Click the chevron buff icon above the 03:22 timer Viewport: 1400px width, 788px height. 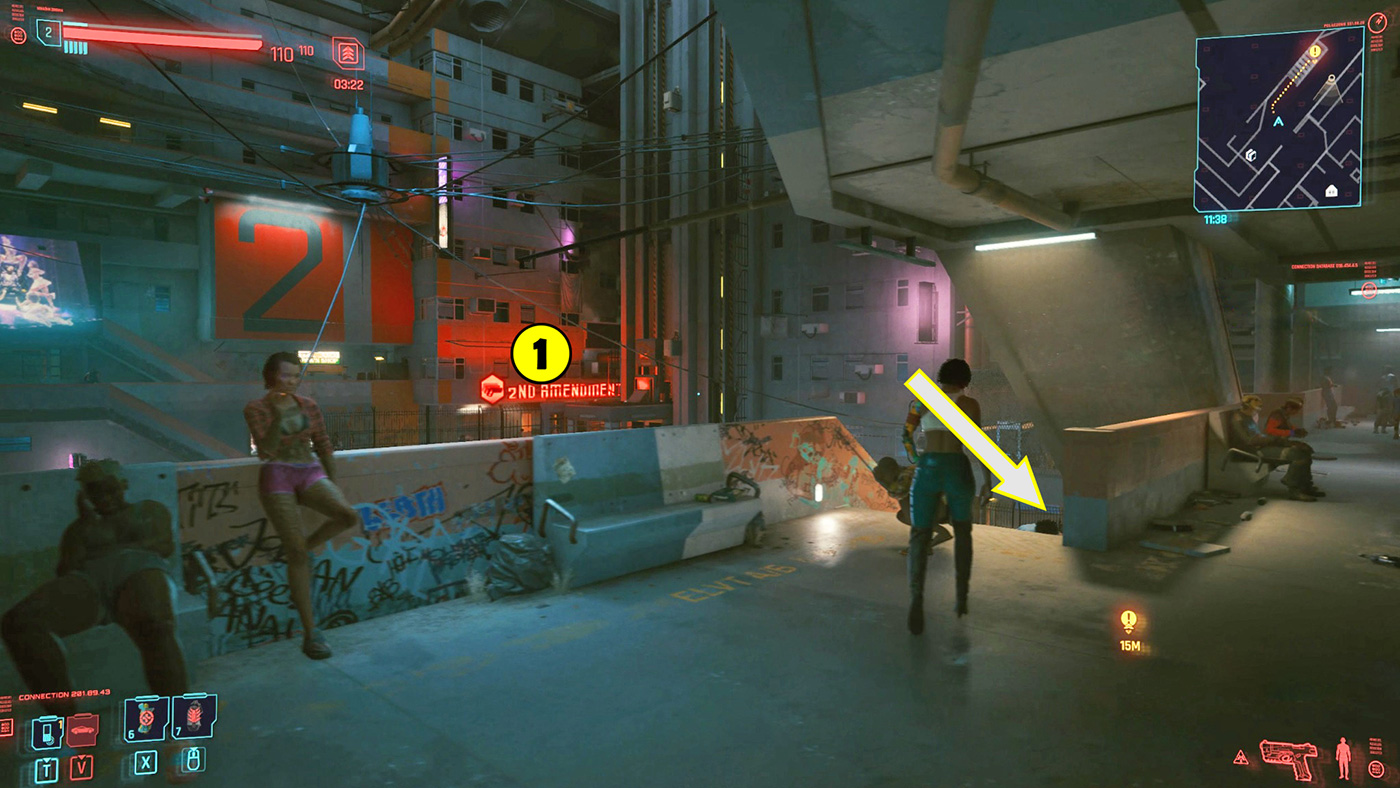(348, 53)
